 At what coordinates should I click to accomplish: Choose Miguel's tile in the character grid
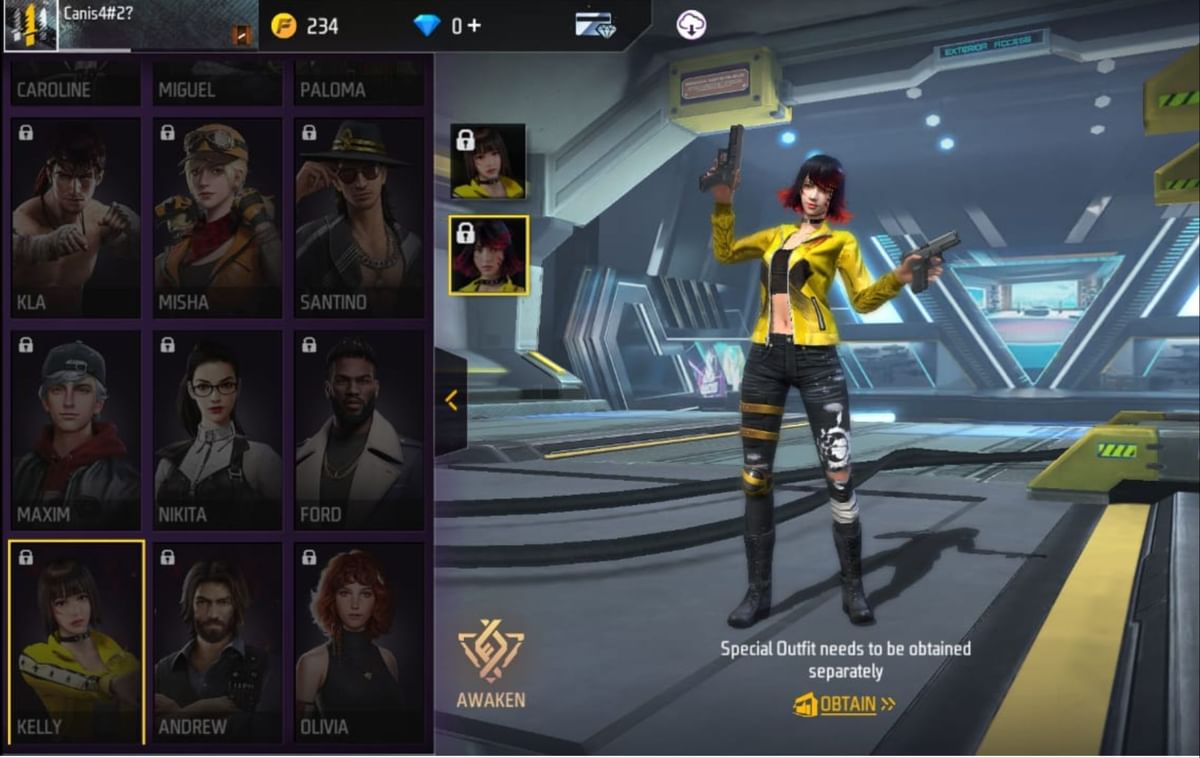[218, 84]
